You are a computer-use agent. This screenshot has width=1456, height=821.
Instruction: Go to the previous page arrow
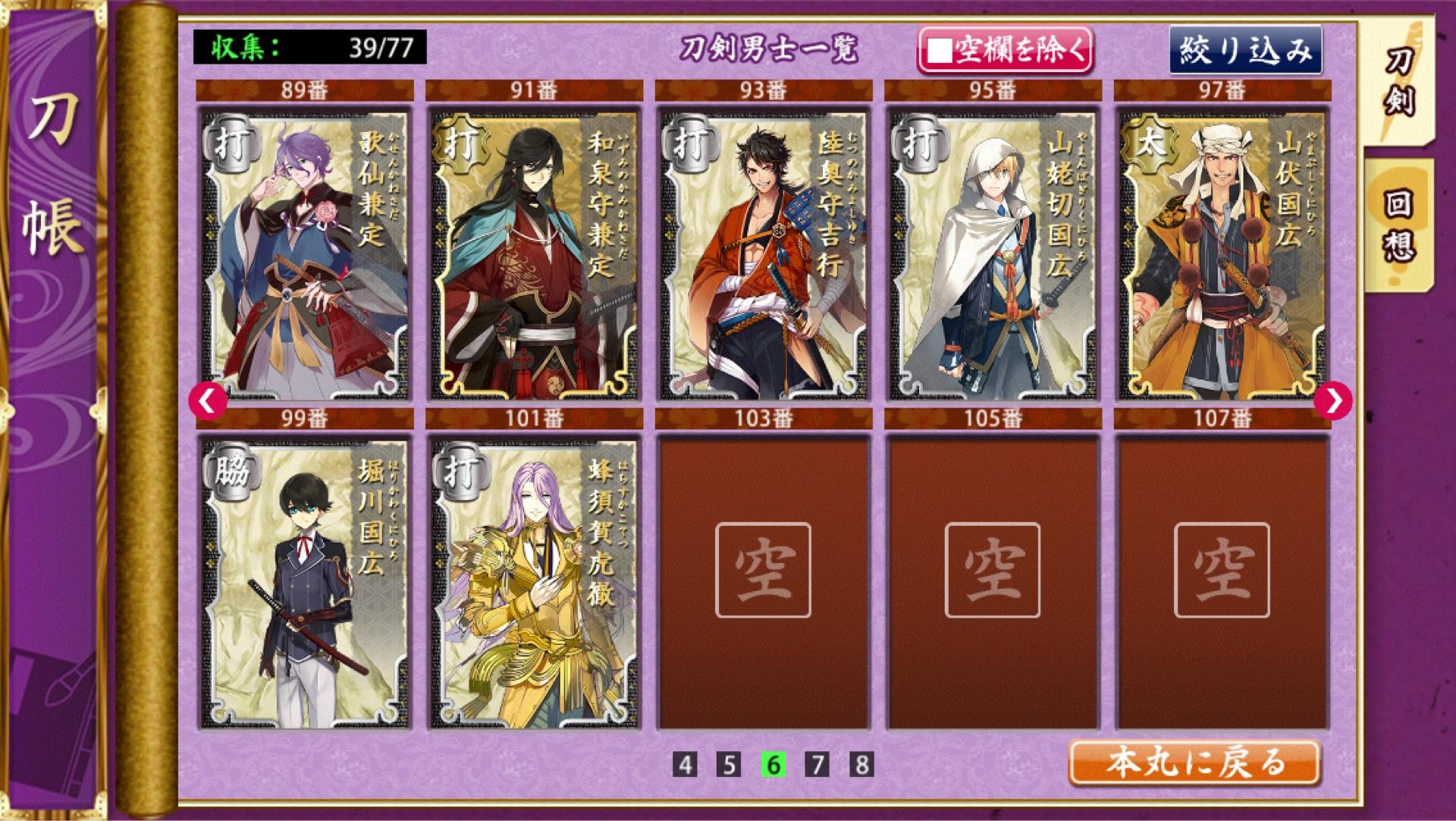[x=209, y=400]
